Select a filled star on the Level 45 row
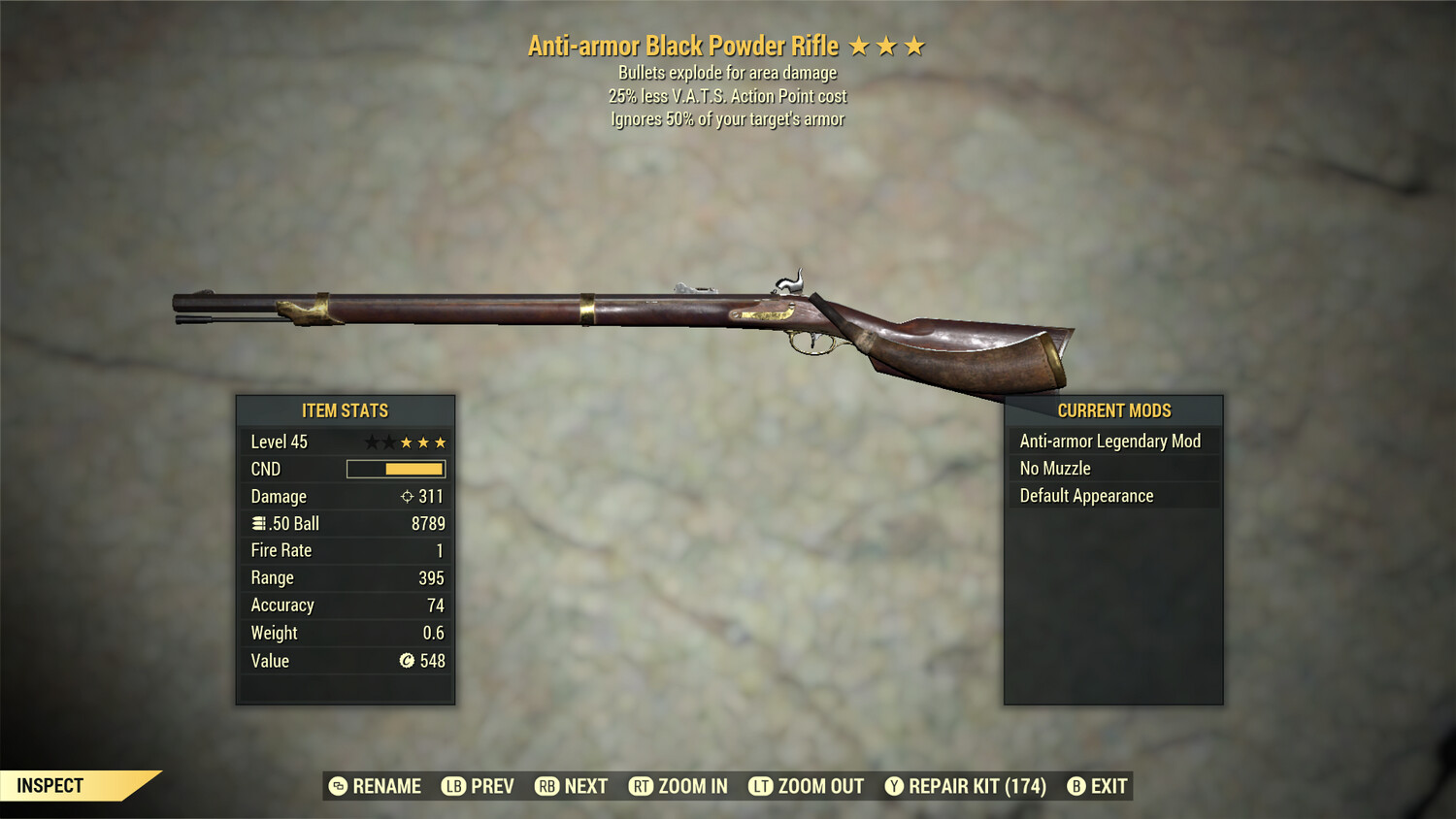The width and height of the screenshot is (1456, 819). pos(424,442)
